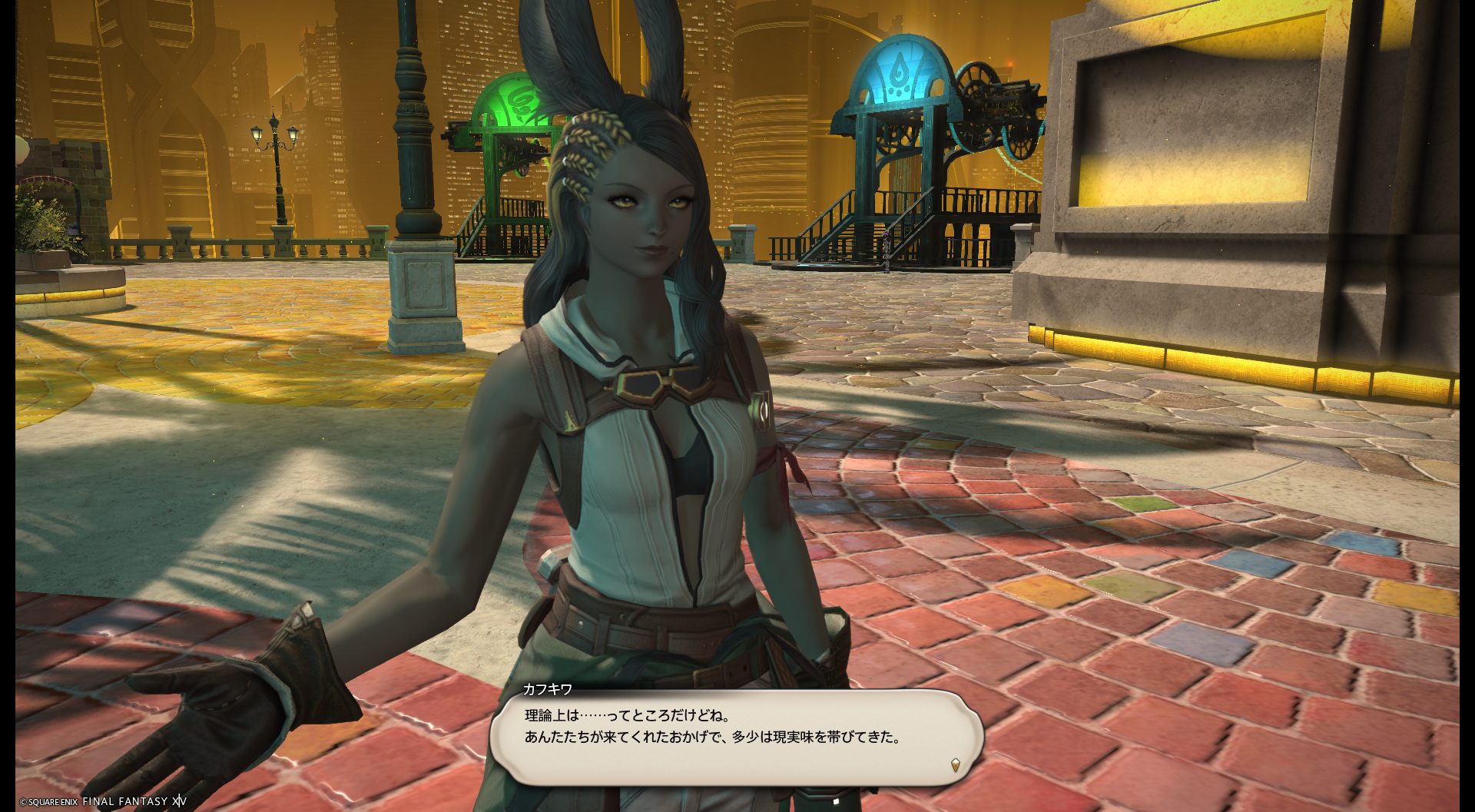The height and width of the screenshot is (812, 1475).
Task: Advance カフキワ's dialogue text box
Action: pyautogui.click(x=736, y=737)
